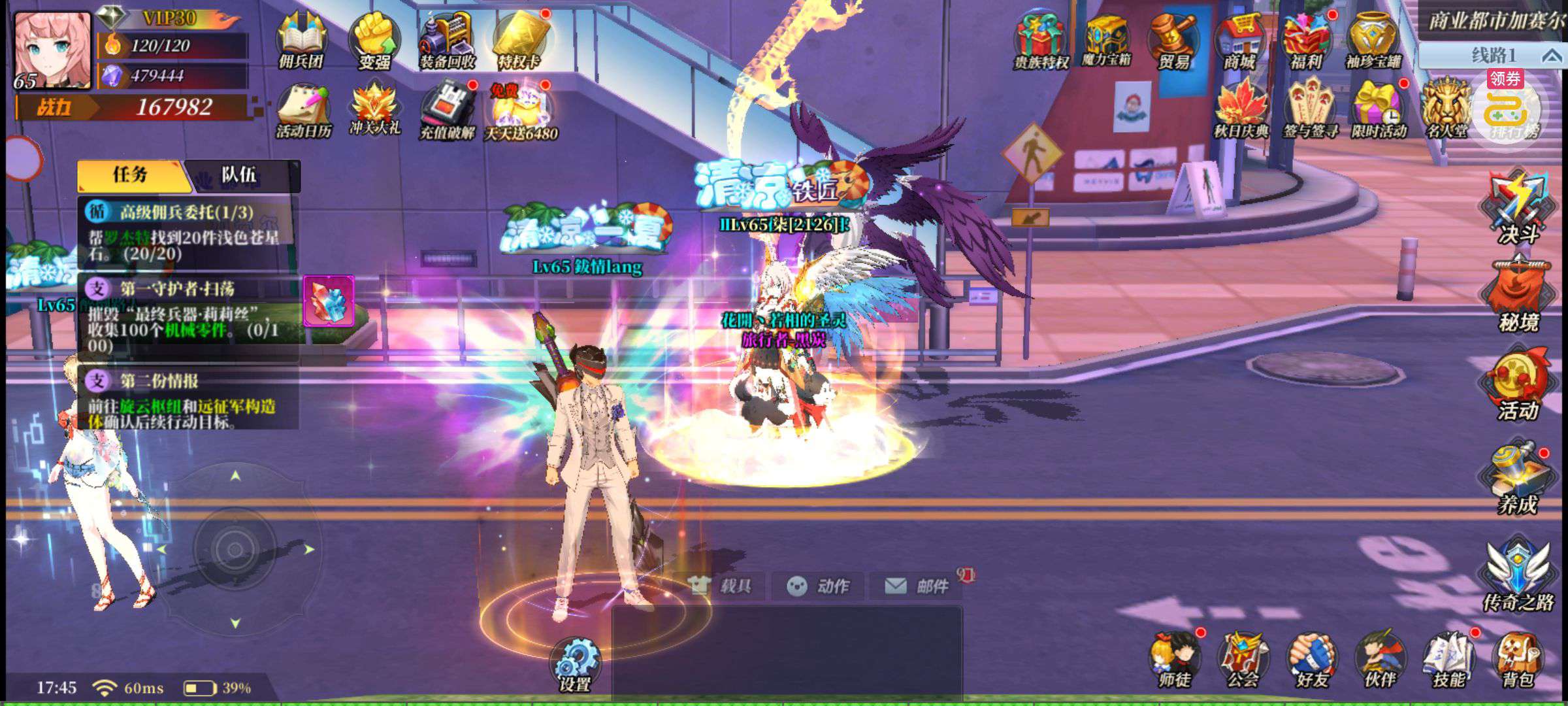Open the 活动日历 event calendar

pos(303,111)
